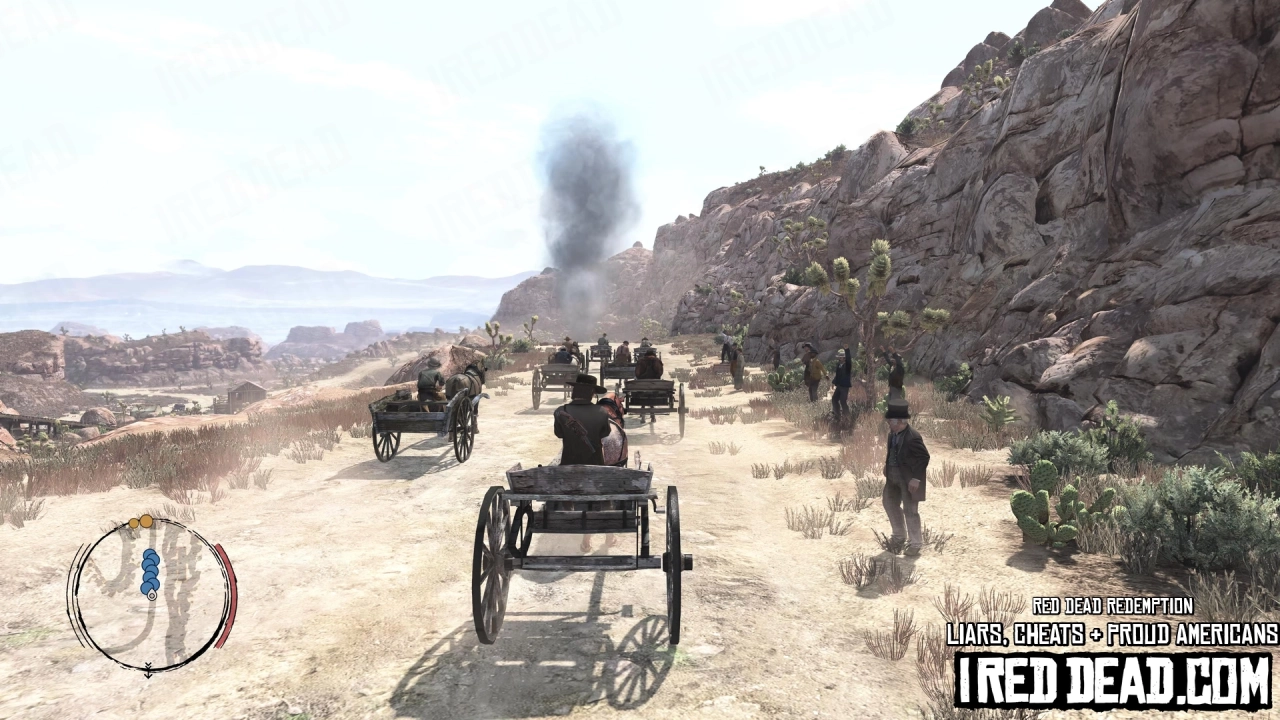The image size is (1280, 720).
Task: Click the large yellow objective dot on the radar
Action: tap(147, 521)
